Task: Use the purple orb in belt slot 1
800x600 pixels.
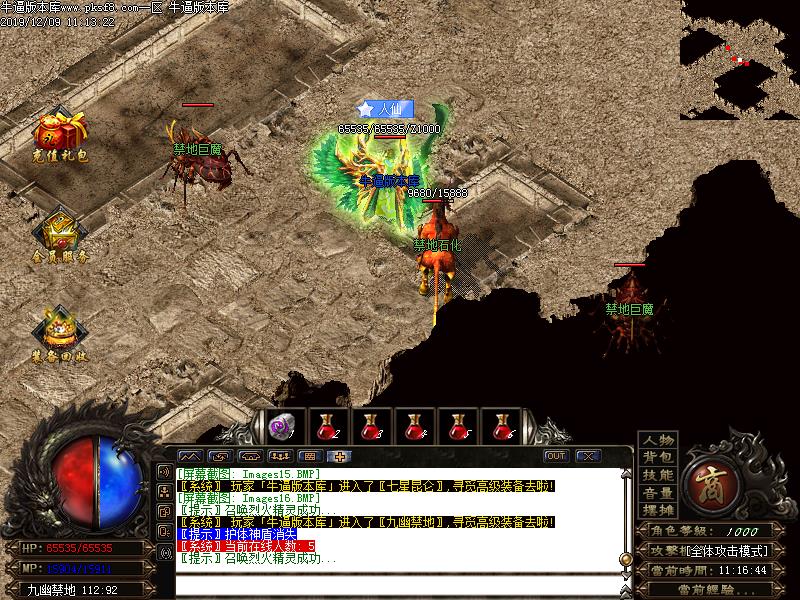Action: pos(284,427)
